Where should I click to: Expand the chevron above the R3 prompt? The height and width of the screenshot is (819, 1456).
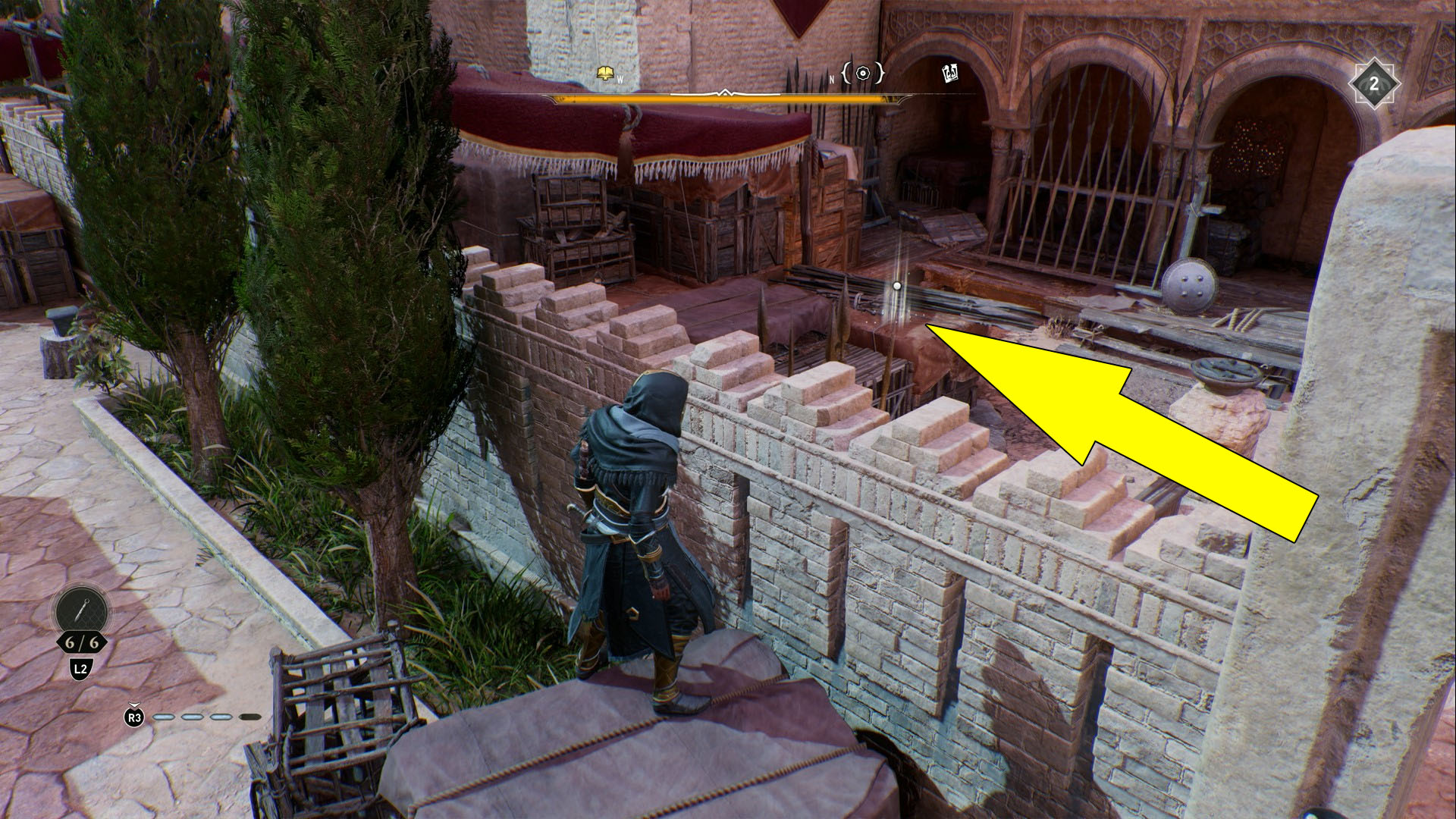(134, 705)
